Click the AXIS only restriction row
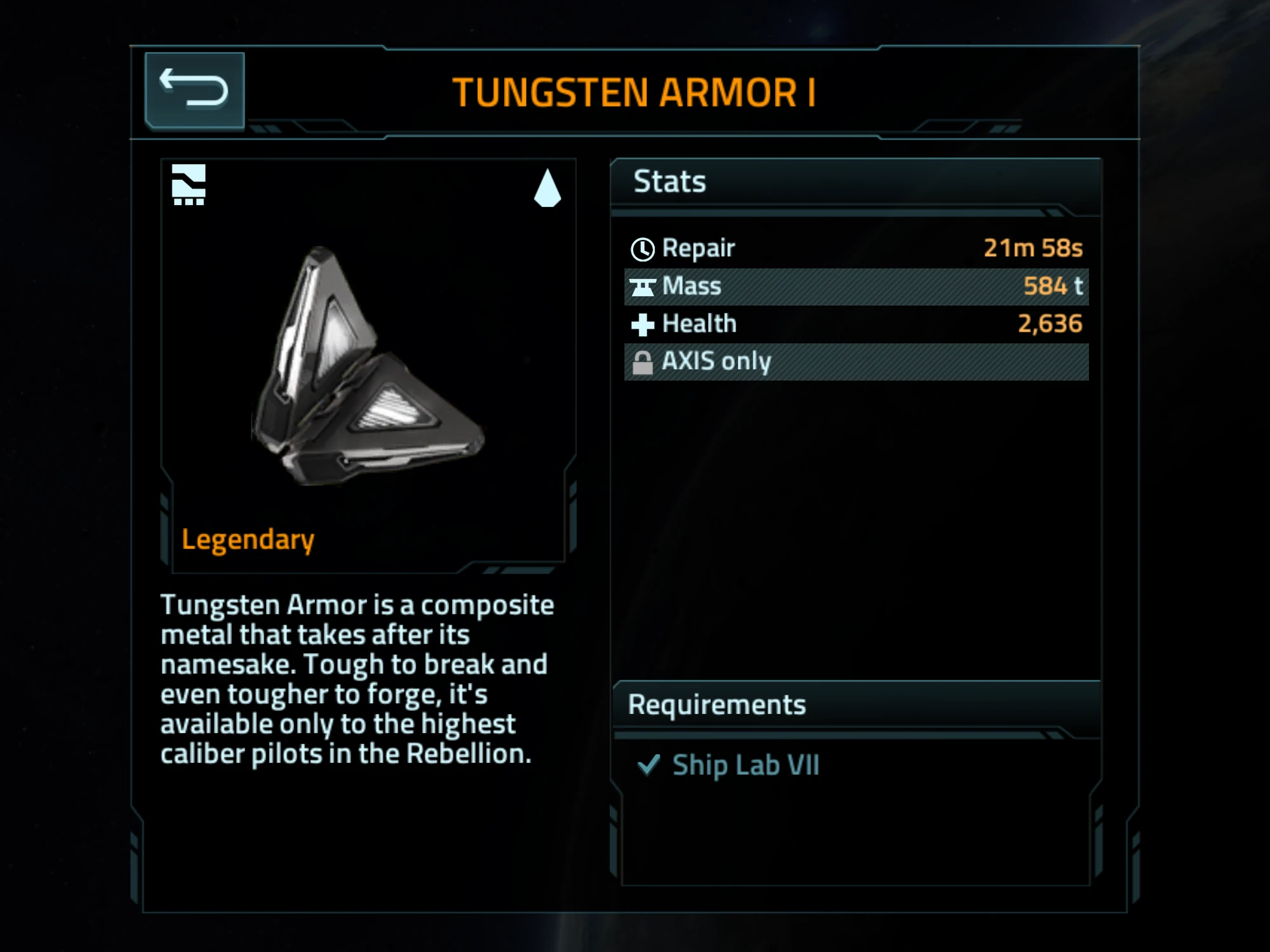 click(x=857, y=361)
